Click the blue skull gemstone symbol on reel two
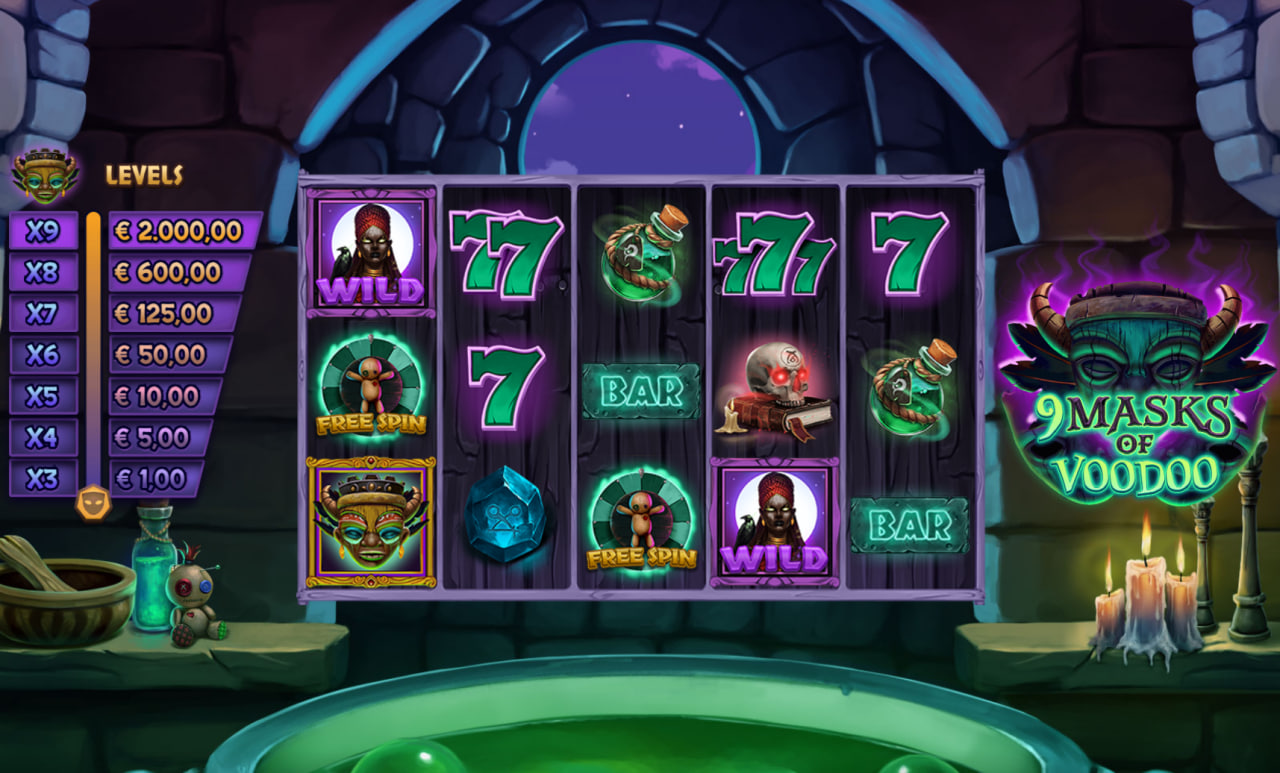This screenshot has height=773, width=1280. tap(507, 517)
